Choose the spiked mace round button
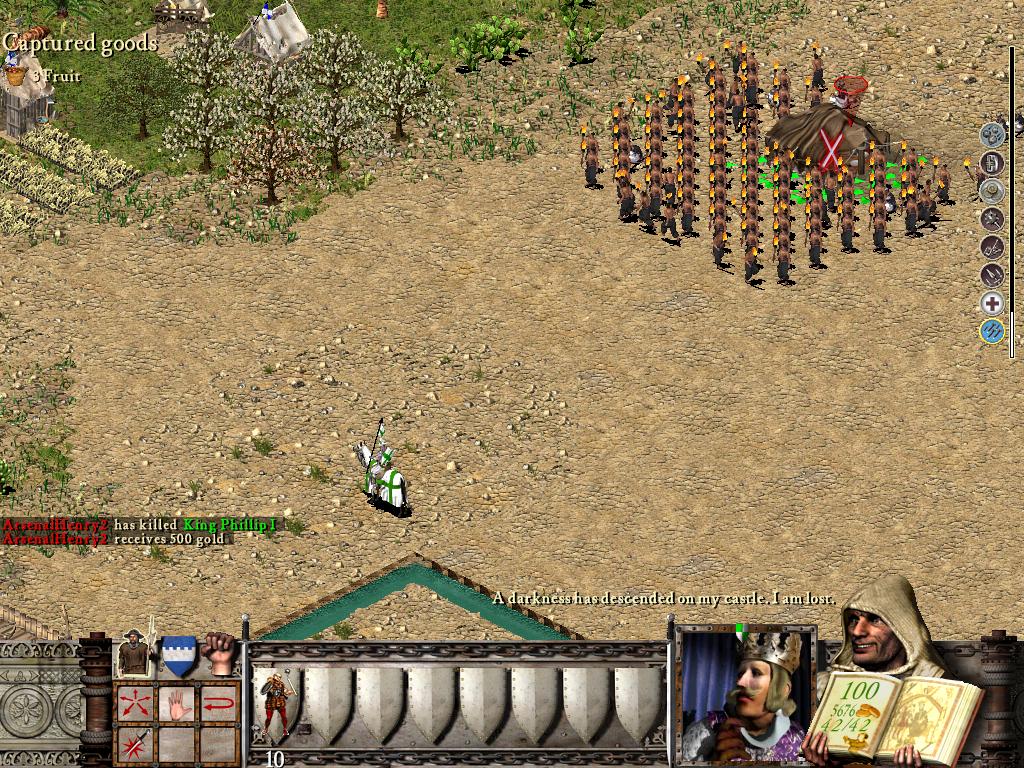 click(991, 218)
